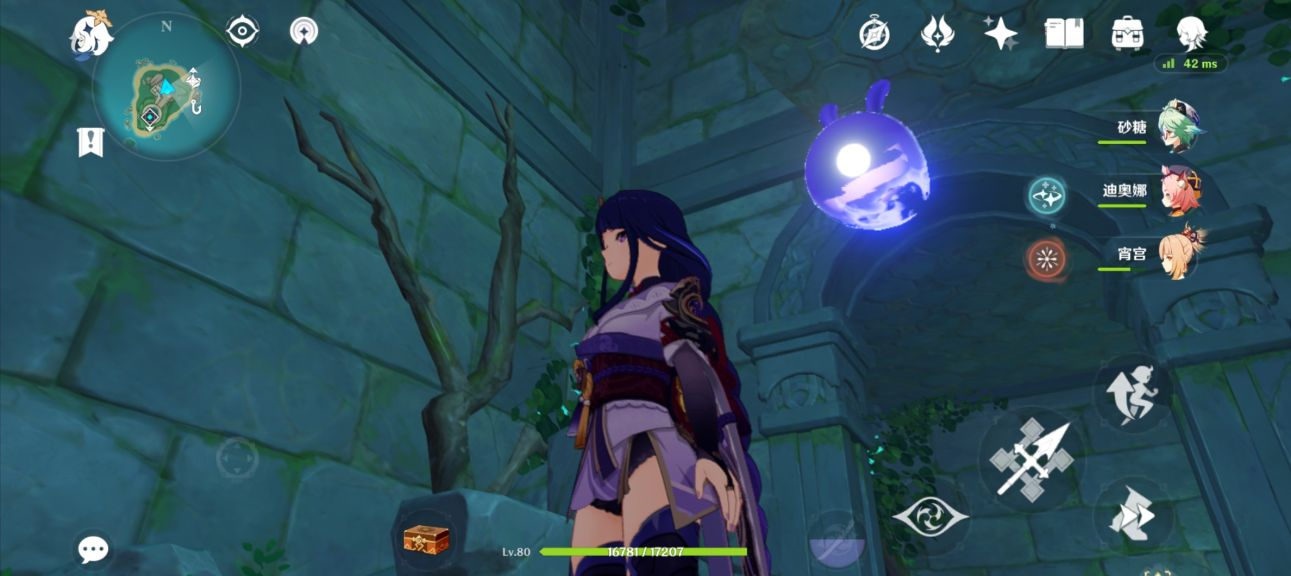Open the backpack inventory
This screenshot has width=1291, height=576.
1128,34
